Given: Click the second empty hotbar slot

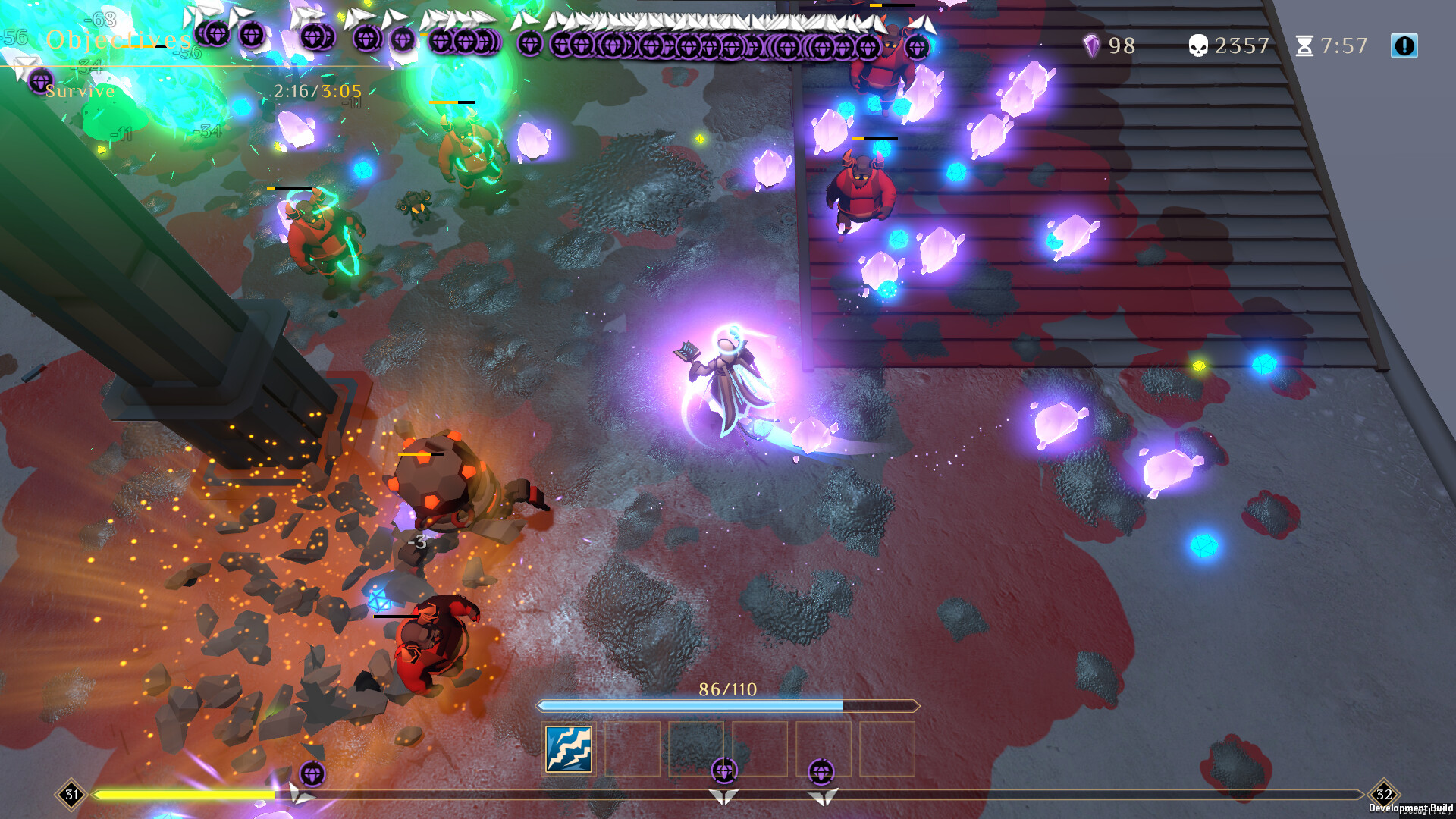Looking at the screenshot, I should 634,749.
